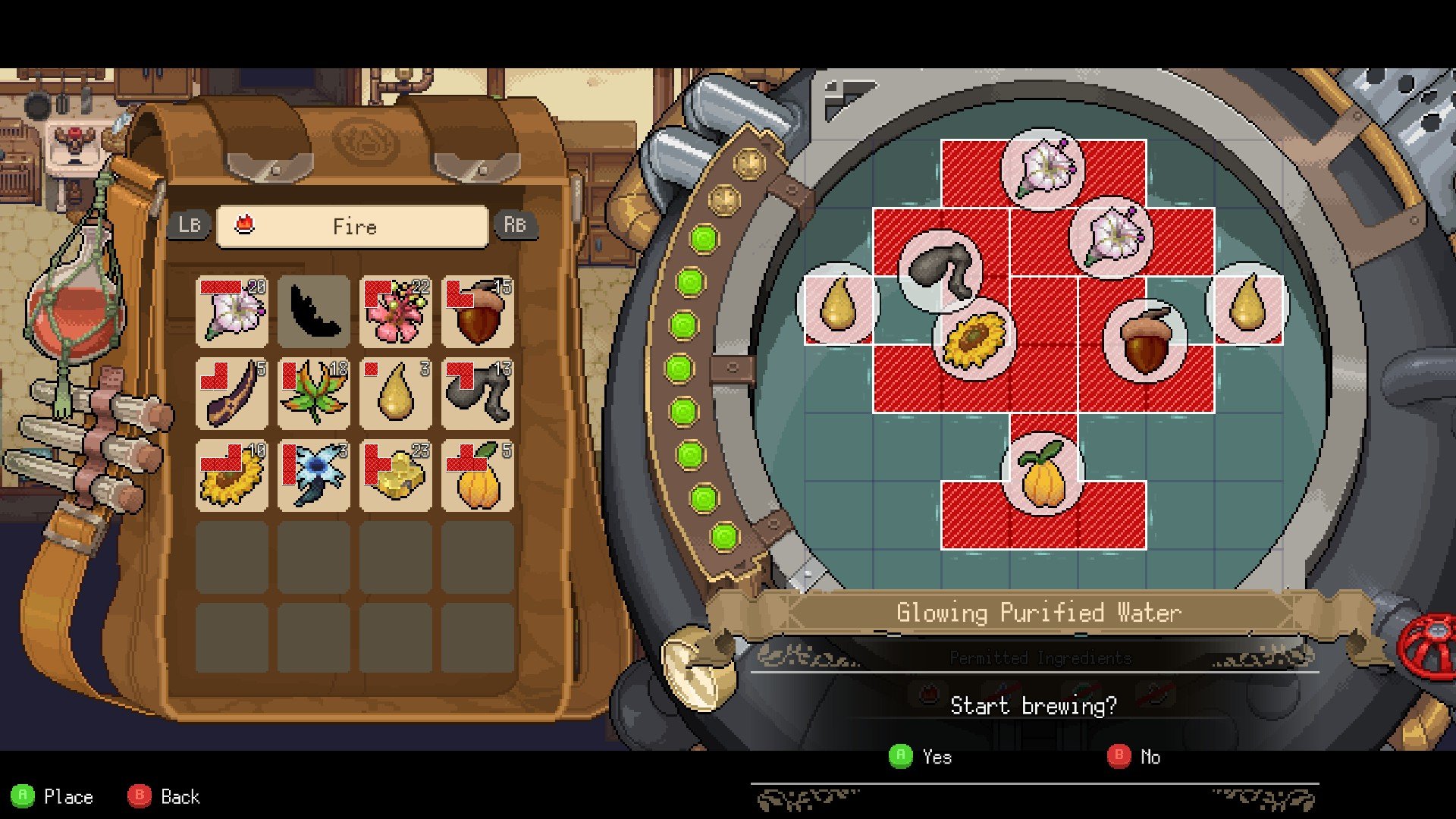
Task: Choose the acorn in the backpack inventory
Action: click(x=478, y=311)
